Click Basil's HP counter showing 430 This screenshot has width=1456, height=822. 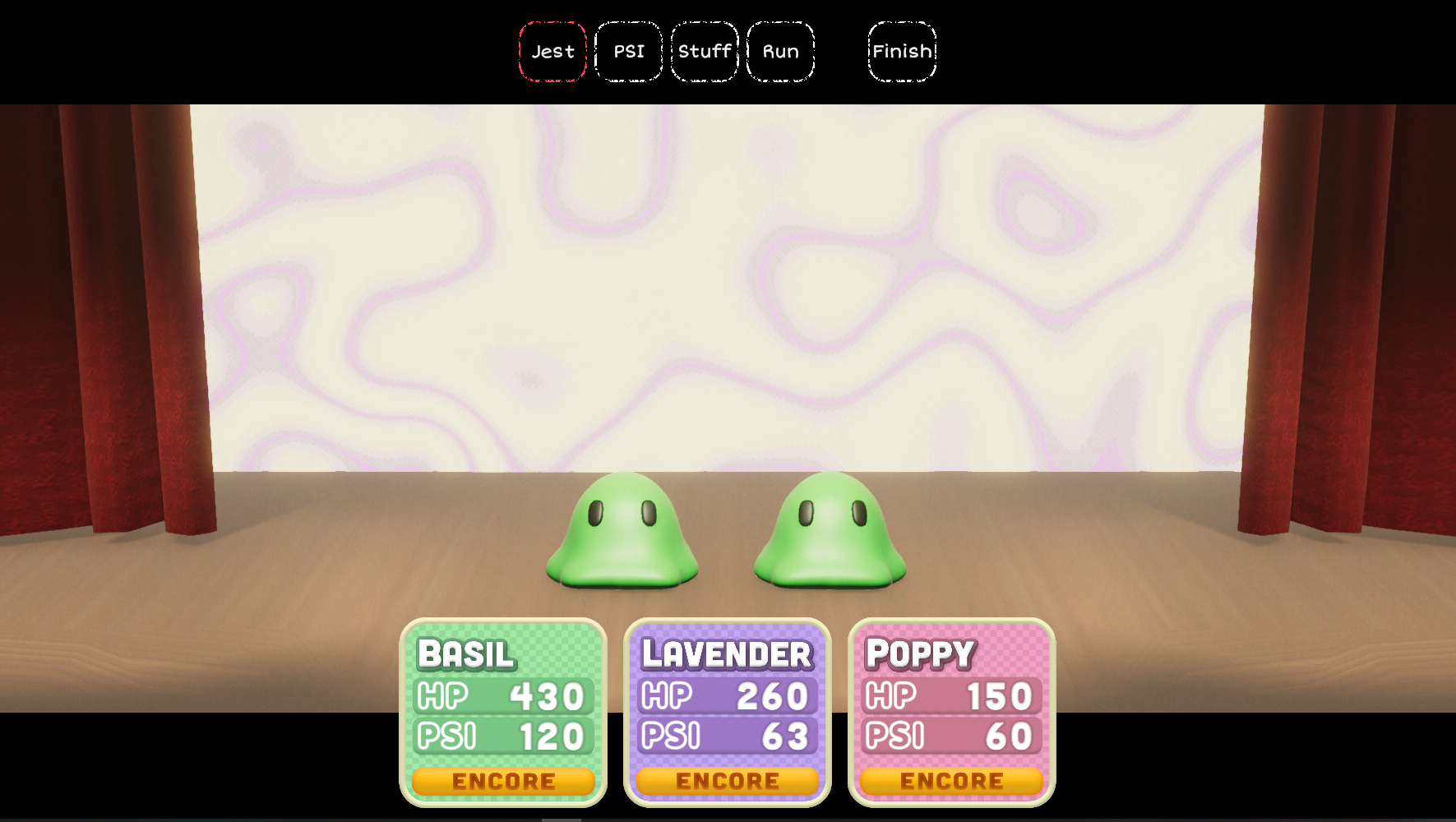[x=500, y=695]
